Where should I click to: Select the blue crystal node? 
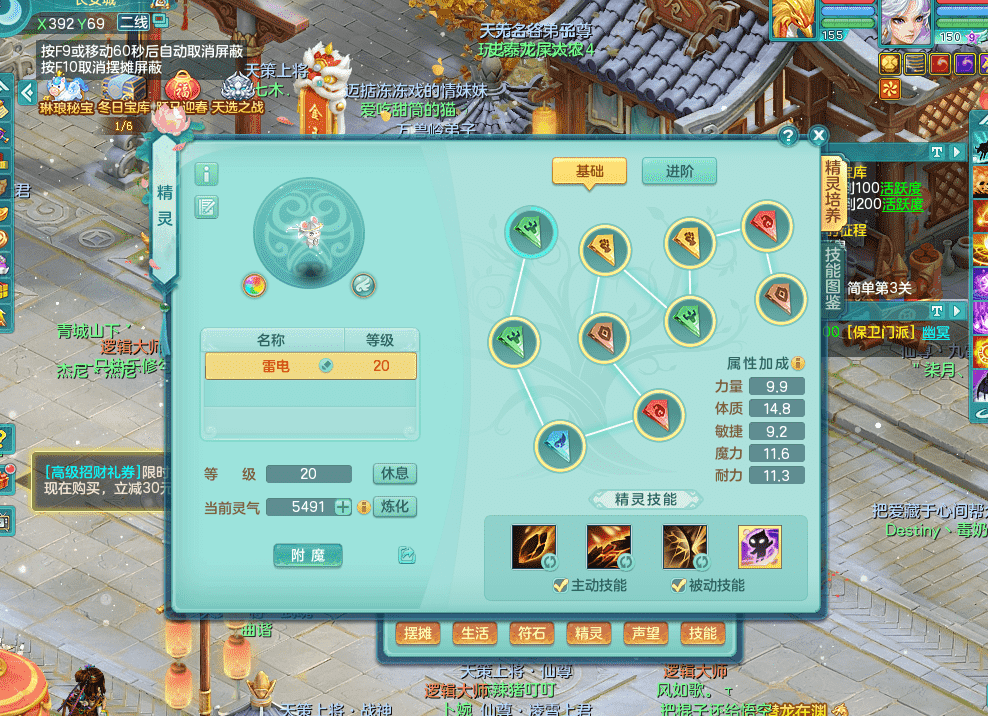pos(558,446)
